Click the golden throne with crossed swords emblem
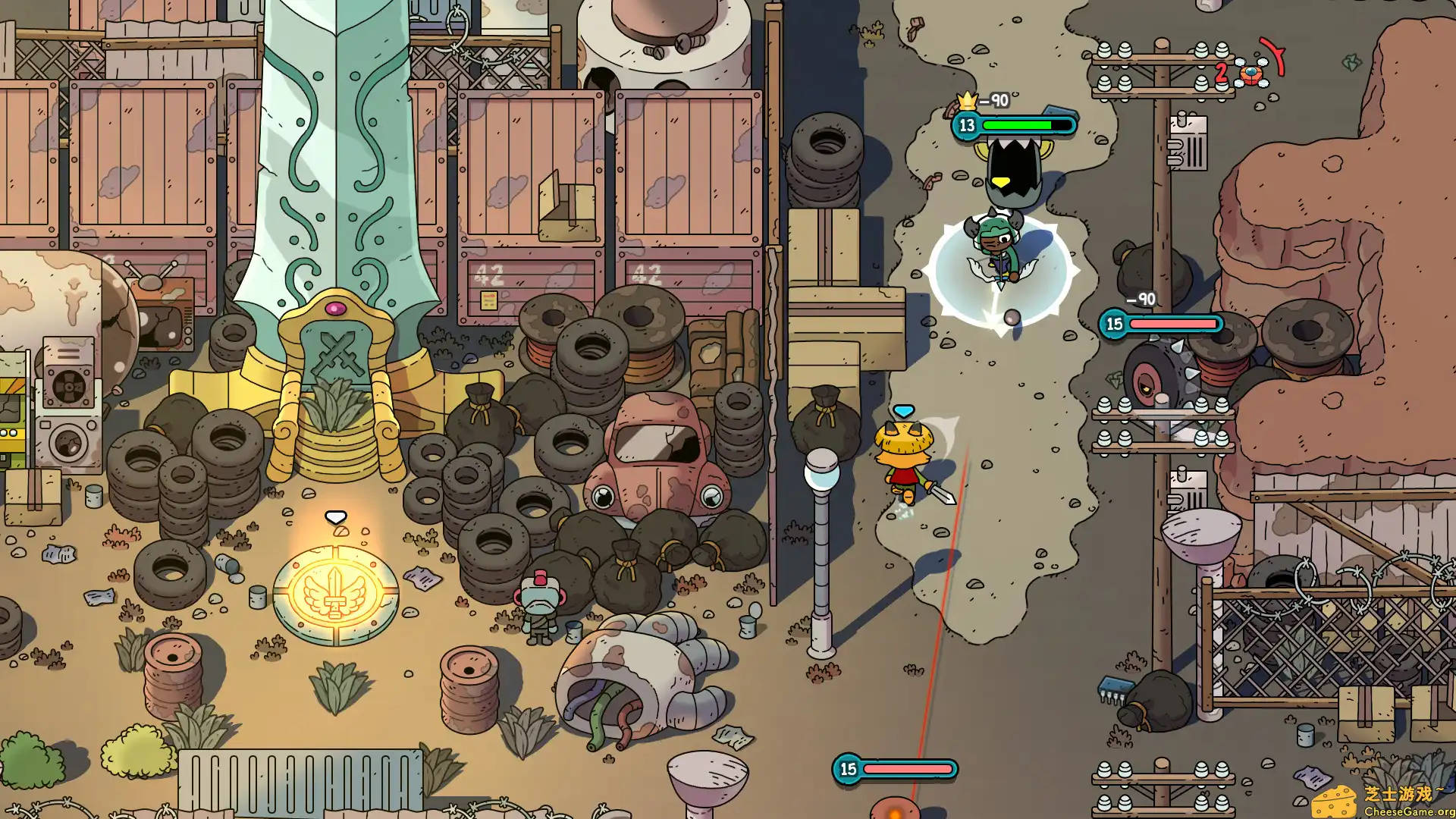 click(340, 347)
